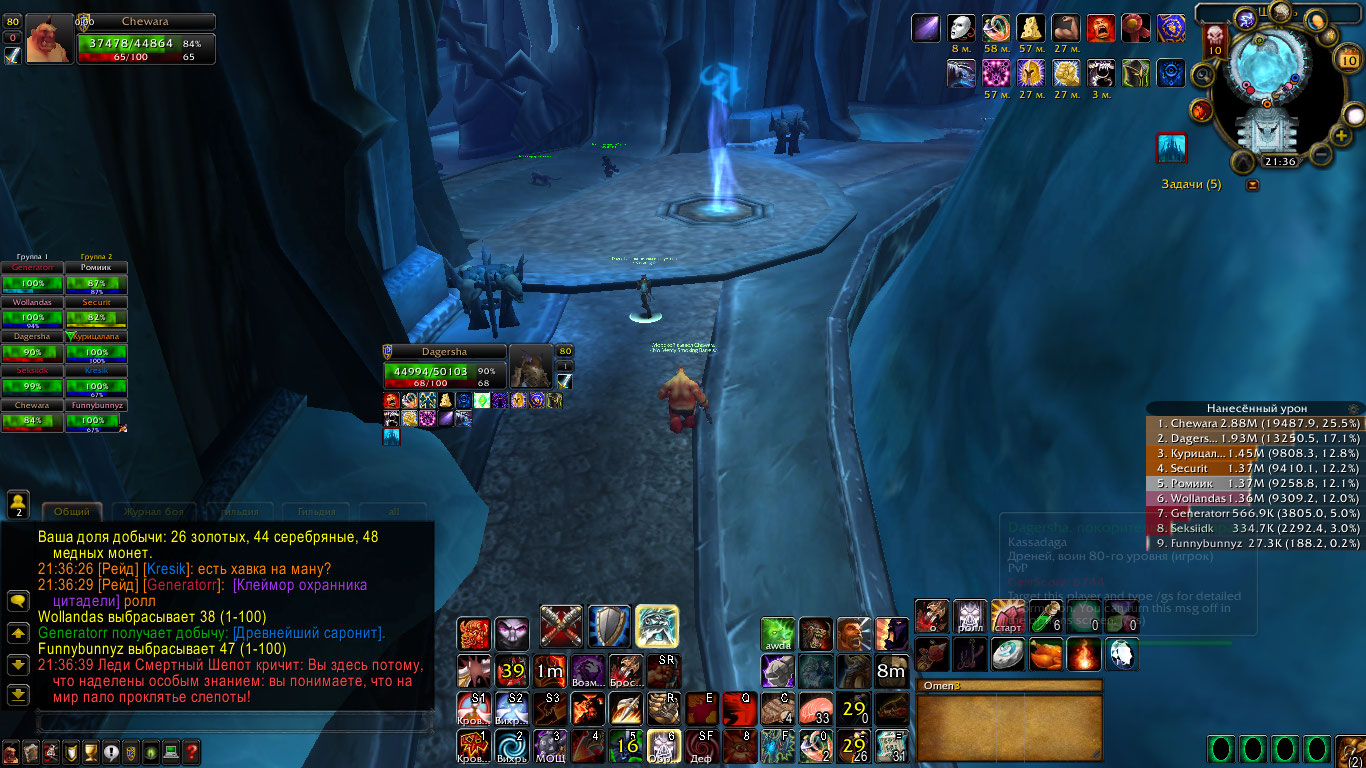The image size is (1366, 768).
Task: Click the action slot labeled awda
Action: tap(778, 634)
